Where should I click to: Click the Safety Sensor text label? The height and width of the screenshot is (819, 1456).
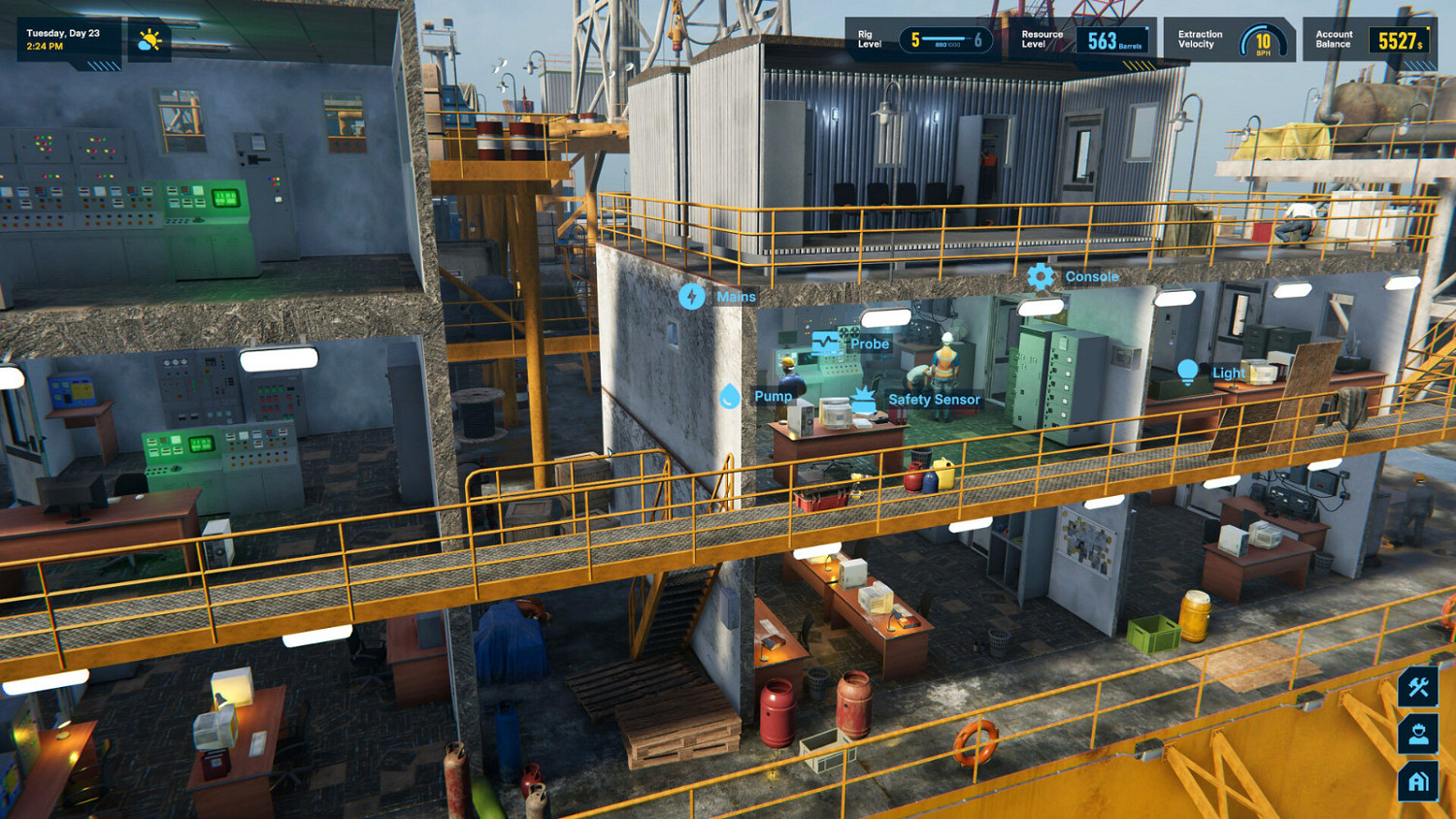935,399
